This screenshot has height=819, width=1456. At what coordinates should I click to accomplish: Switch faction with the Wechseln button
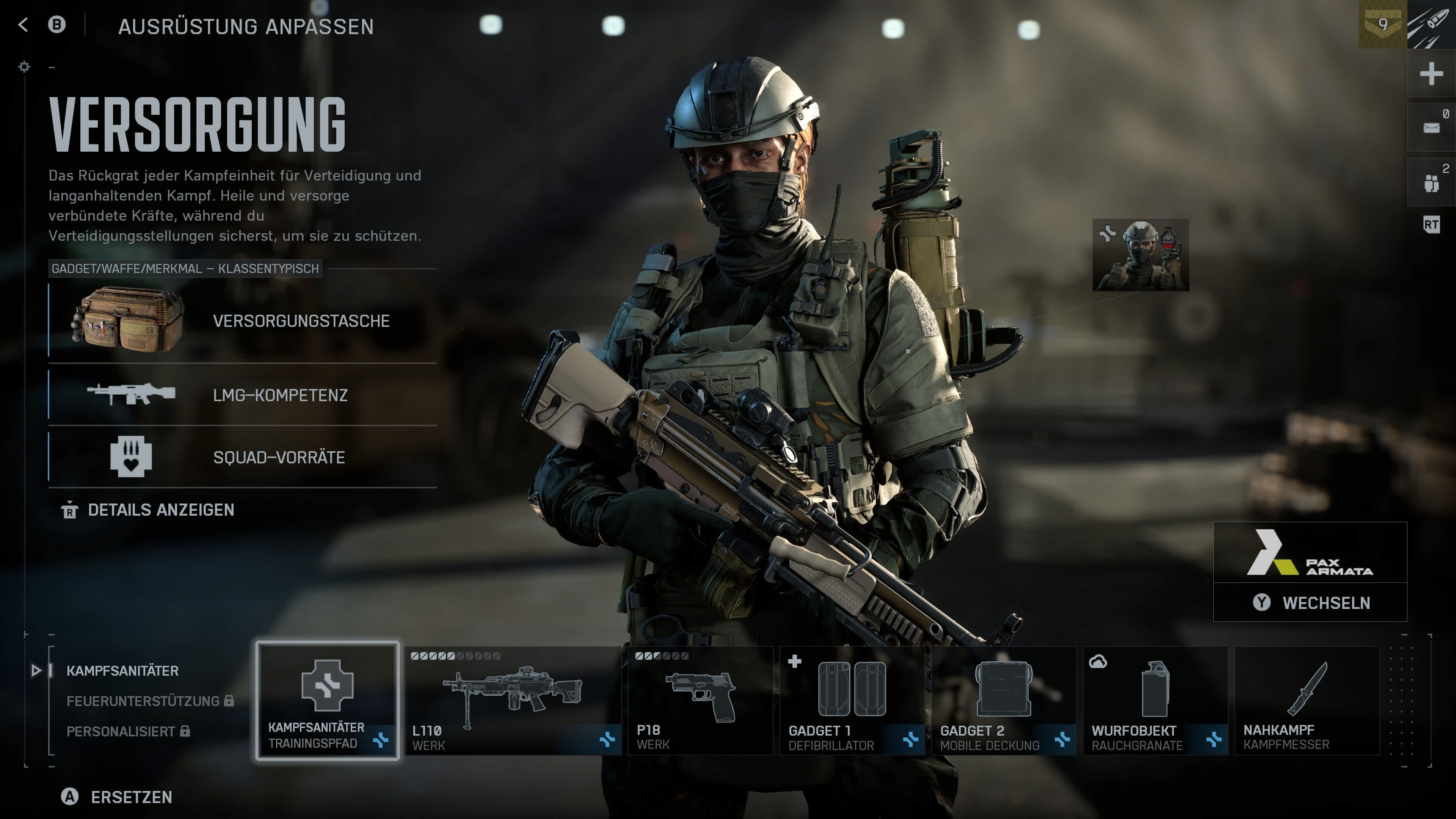point(1310,603)
